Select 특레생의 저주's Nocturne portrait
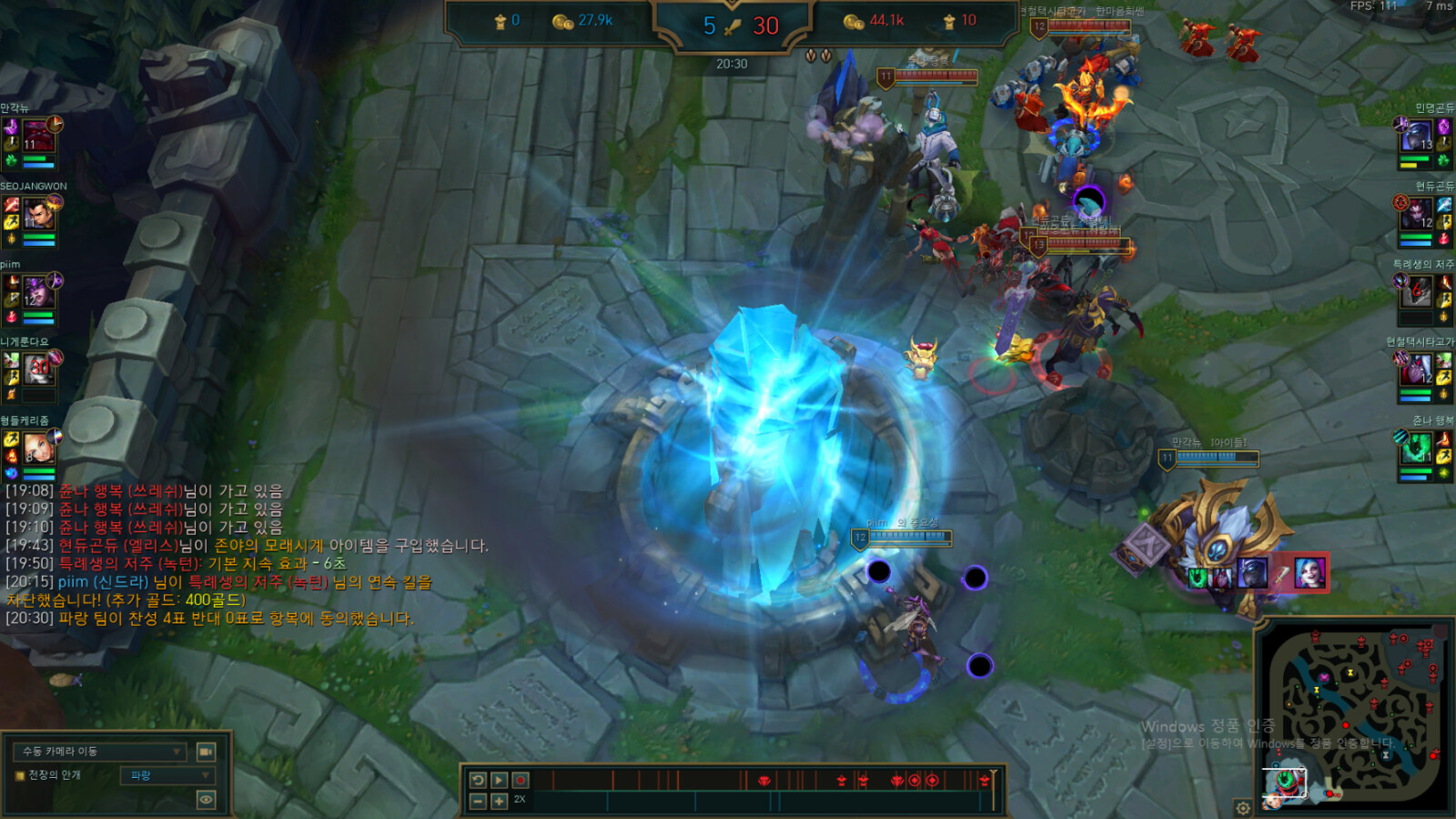This screenshot has width=1456, height=819. [x=1416, y=293]
